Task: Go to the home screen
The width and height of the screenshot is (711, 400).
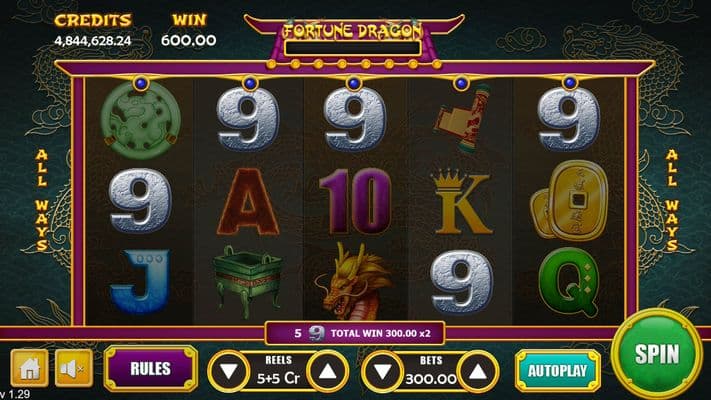Action: 29,368
